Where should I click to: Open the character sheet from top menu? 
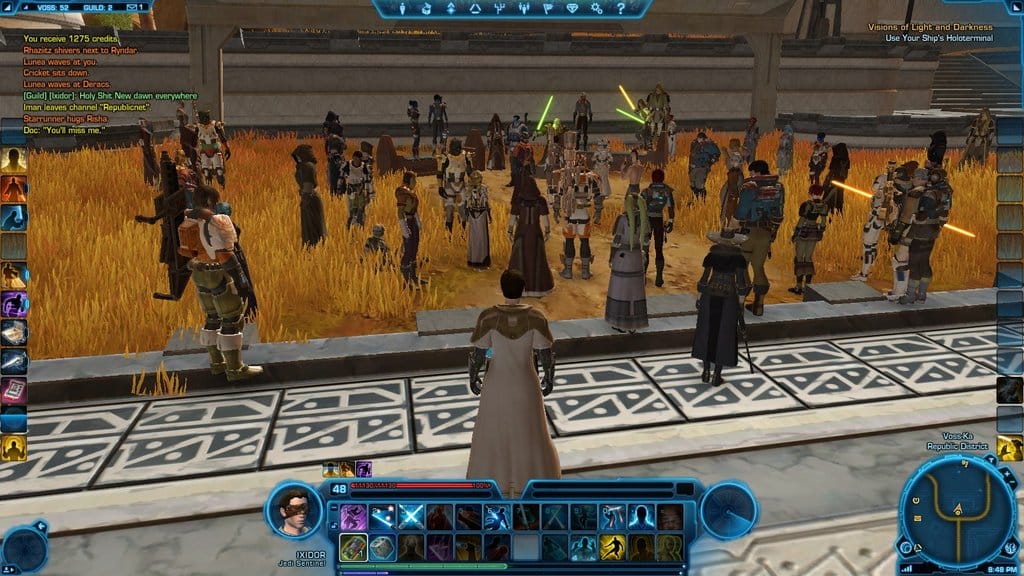(x=403, y=9)
